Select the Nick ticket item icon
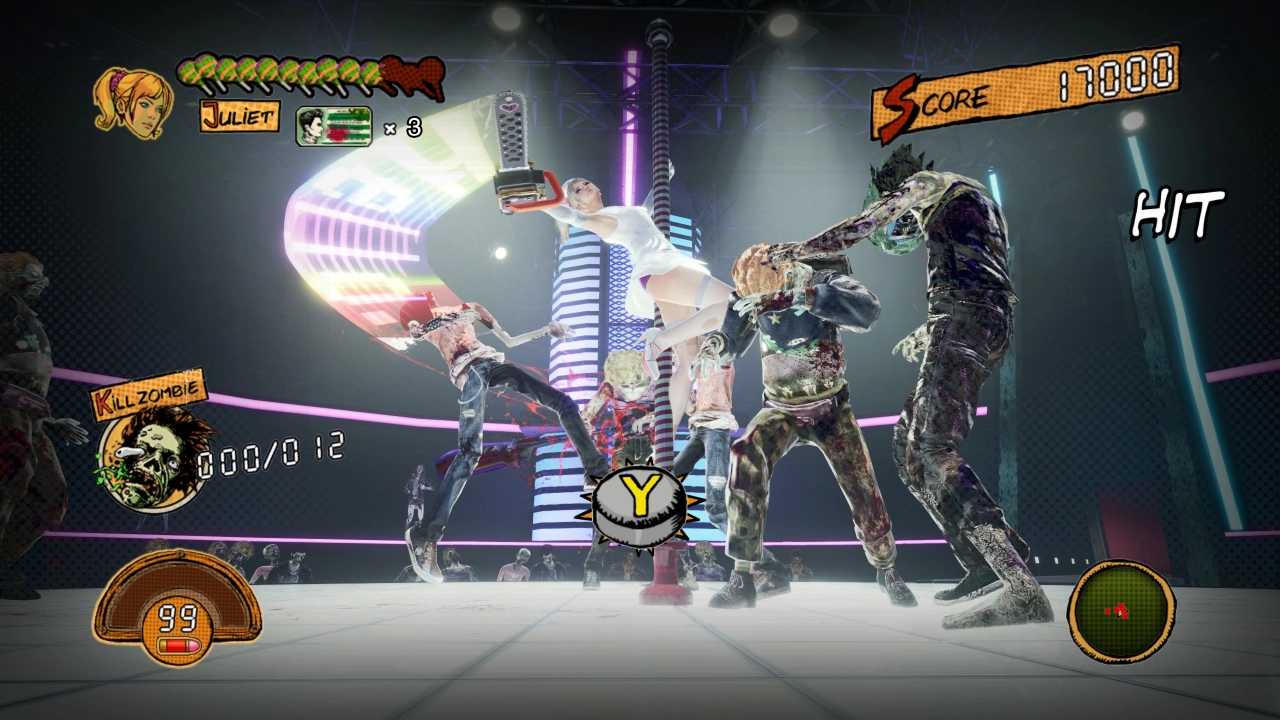The image size is (1280, 720). pyautogui.click(x=334, y=127)
